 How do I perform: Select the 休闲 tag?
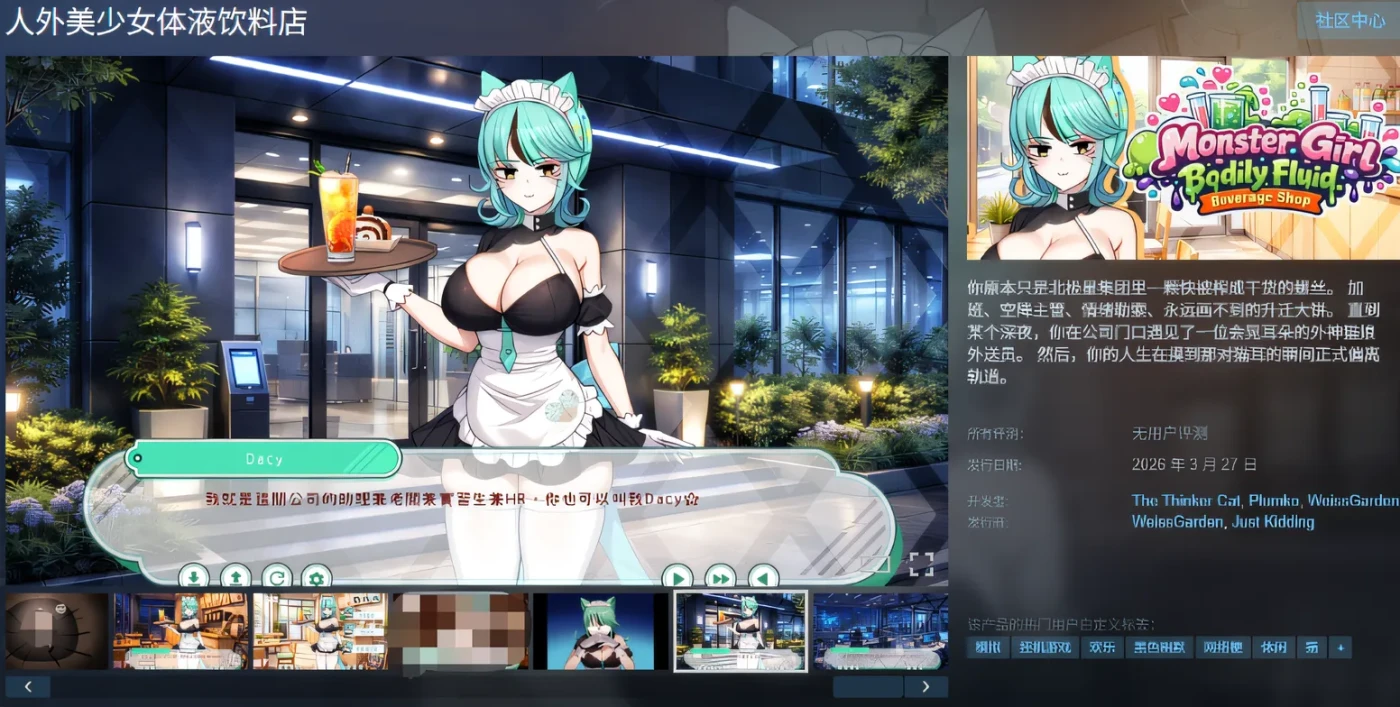point(1272,648)
